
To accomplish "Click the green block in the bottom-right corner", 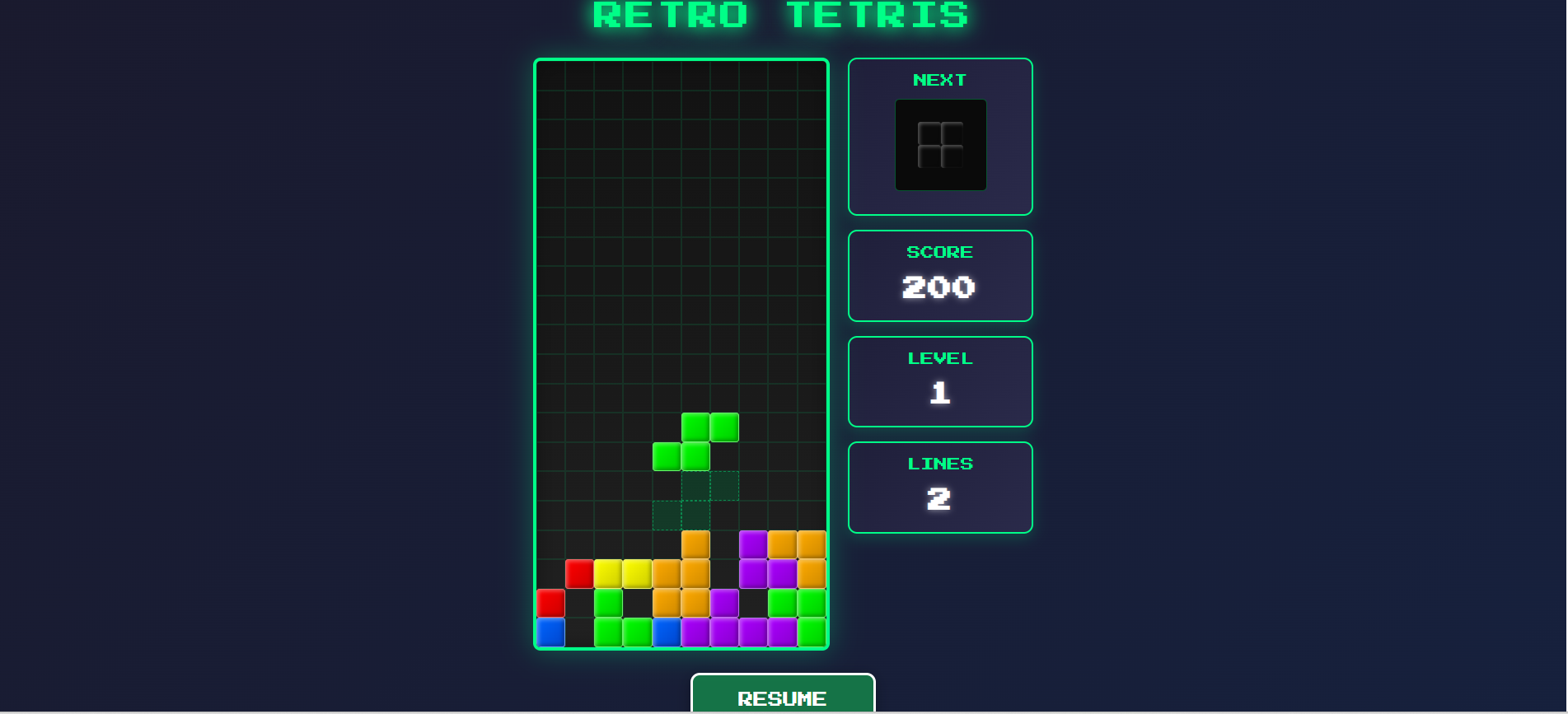I will pyautogui.click(x=812, y=632).
